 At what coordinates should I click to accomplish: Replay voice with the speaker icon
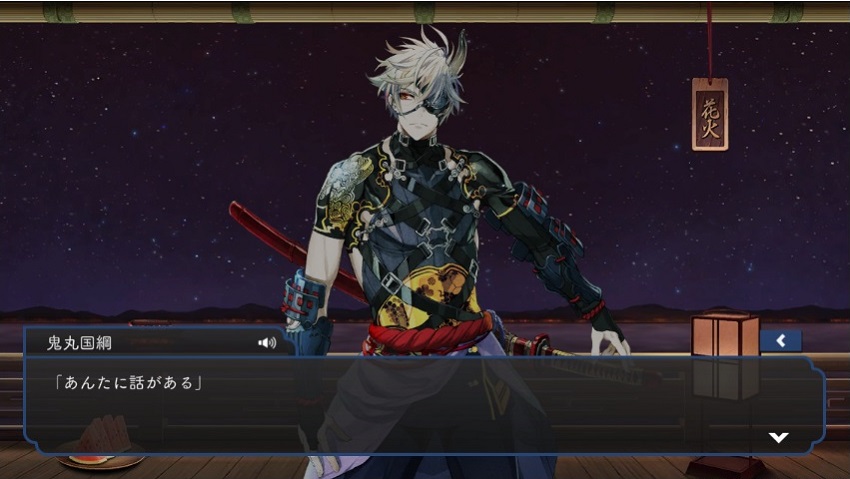267,343
